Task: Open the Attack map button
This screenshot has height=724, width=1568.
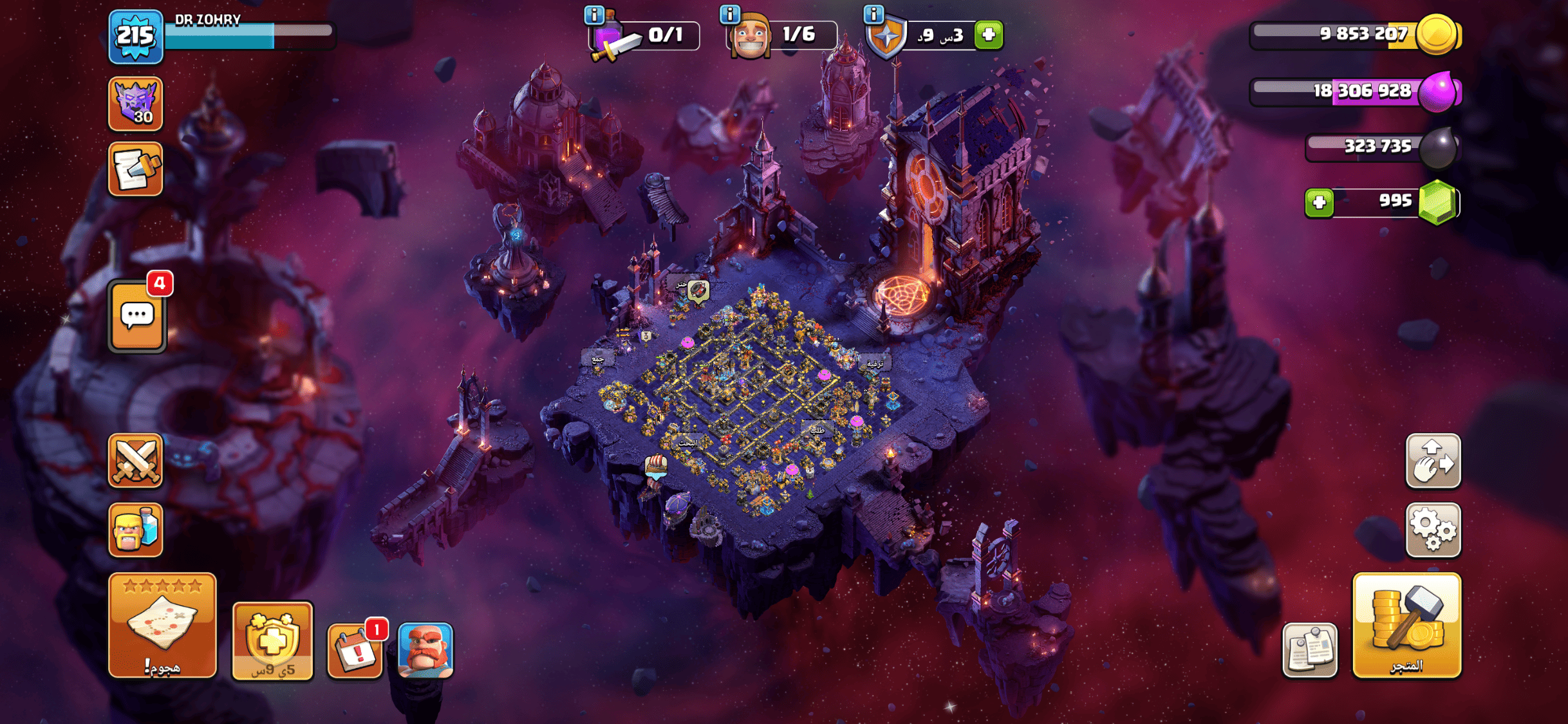Action: (x=162, y=625)
